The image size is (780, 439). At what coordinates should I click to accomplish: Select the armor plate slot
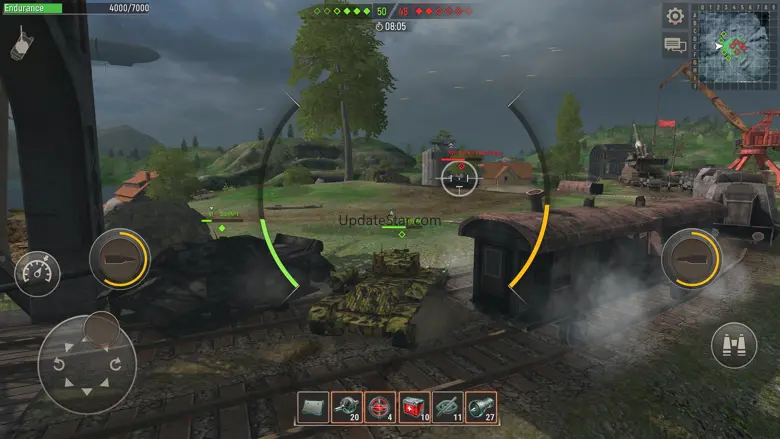[x=313, y=406]
